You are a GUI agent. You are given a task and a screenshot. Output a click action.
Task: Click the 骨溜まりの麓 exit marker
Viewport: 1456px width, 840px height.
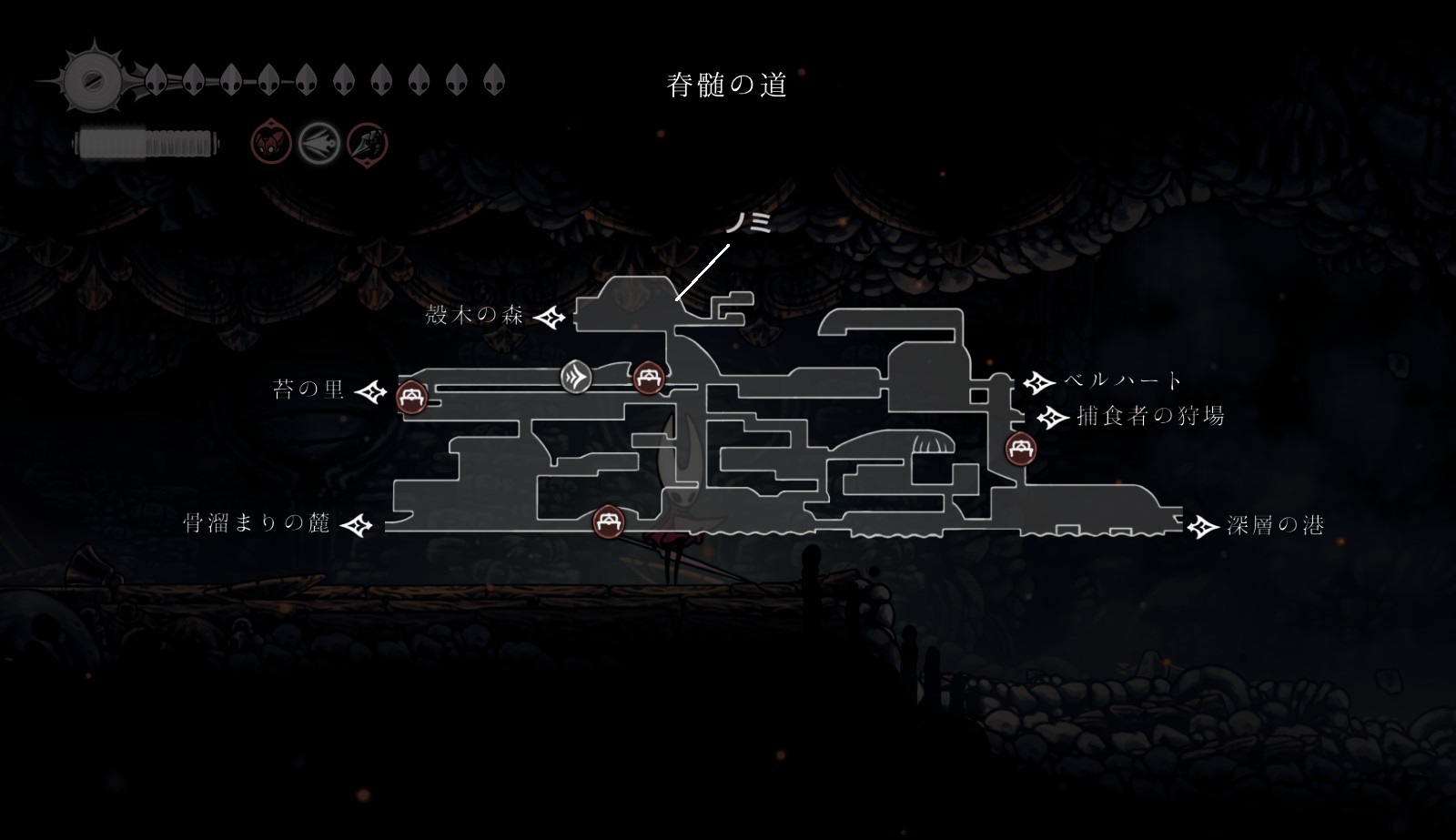pos(356,525)
